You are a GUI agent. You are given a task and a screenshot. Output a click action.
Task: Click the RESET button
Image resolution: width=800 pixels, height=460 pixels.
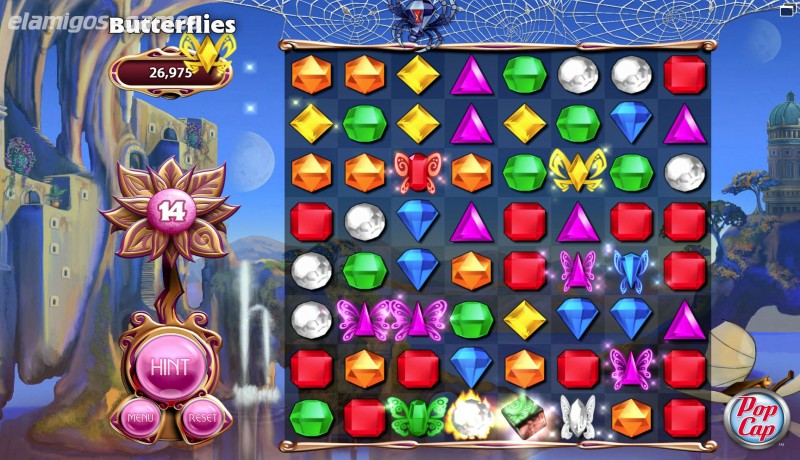coord(201,418)
